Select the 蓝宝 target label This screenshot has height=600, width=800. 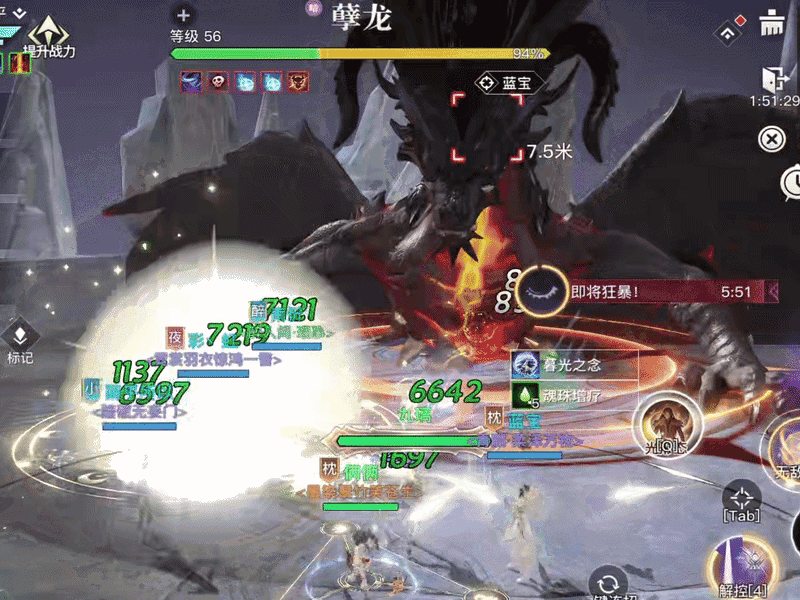point(510,83)
